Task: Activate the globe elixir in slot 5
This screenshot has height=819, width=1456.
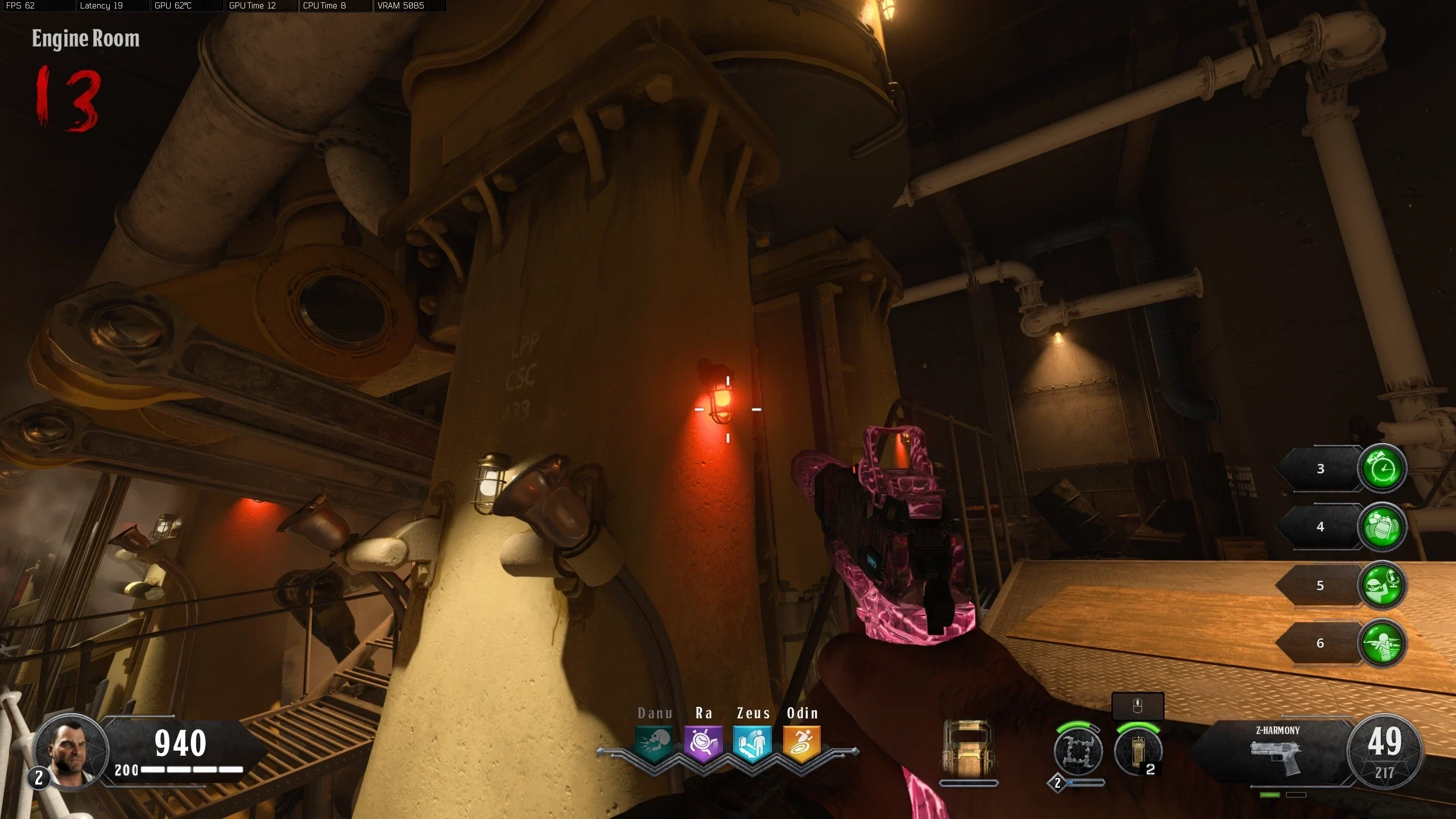Action: coord(1381,585)
